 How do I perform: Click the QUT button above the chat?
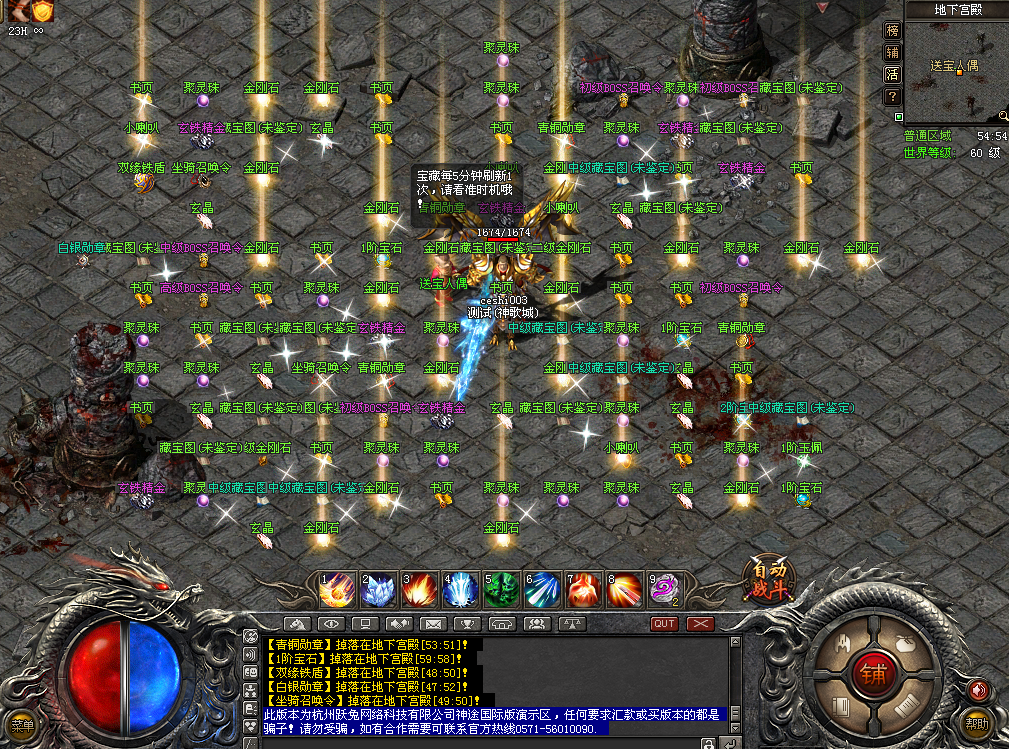664,623
